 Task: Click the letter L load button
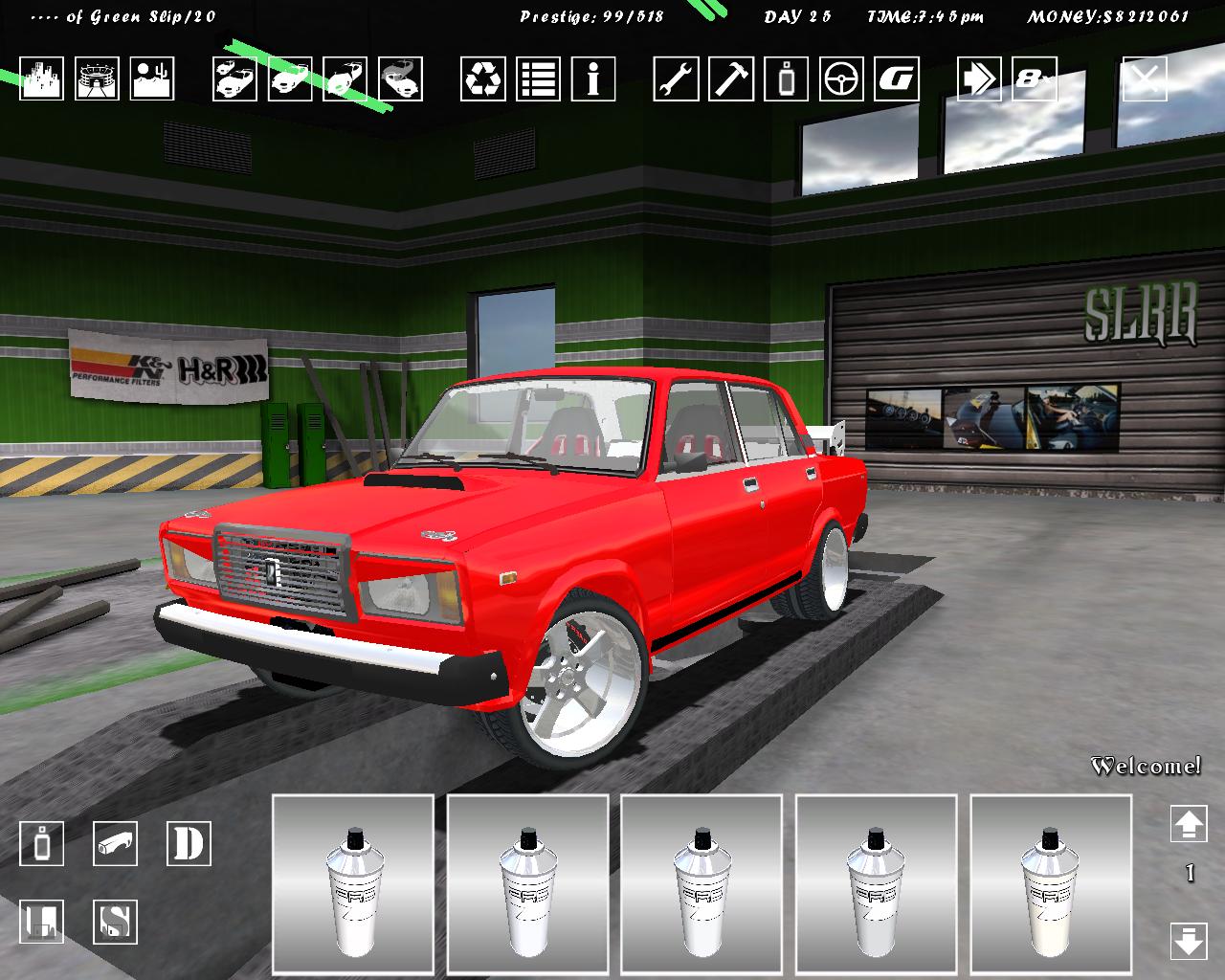42,923
